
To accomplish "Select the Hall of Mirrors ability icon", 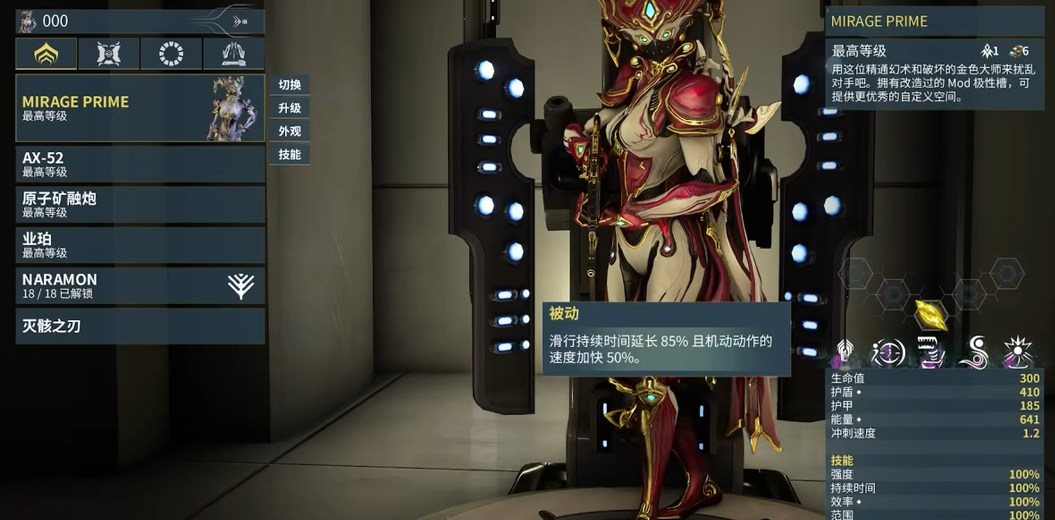I will point(888,352).
